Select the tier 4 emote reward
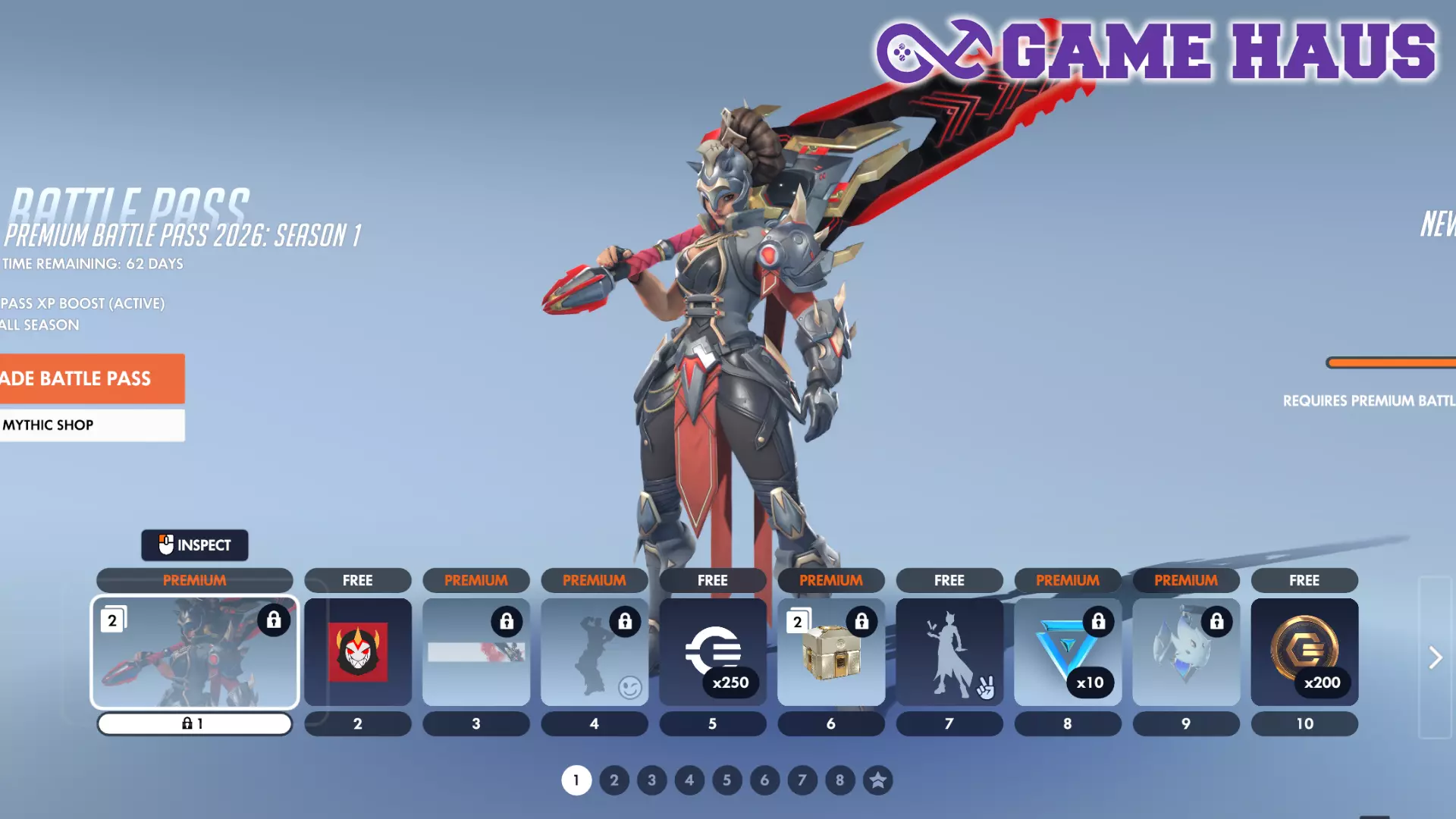 coord(595,652)
